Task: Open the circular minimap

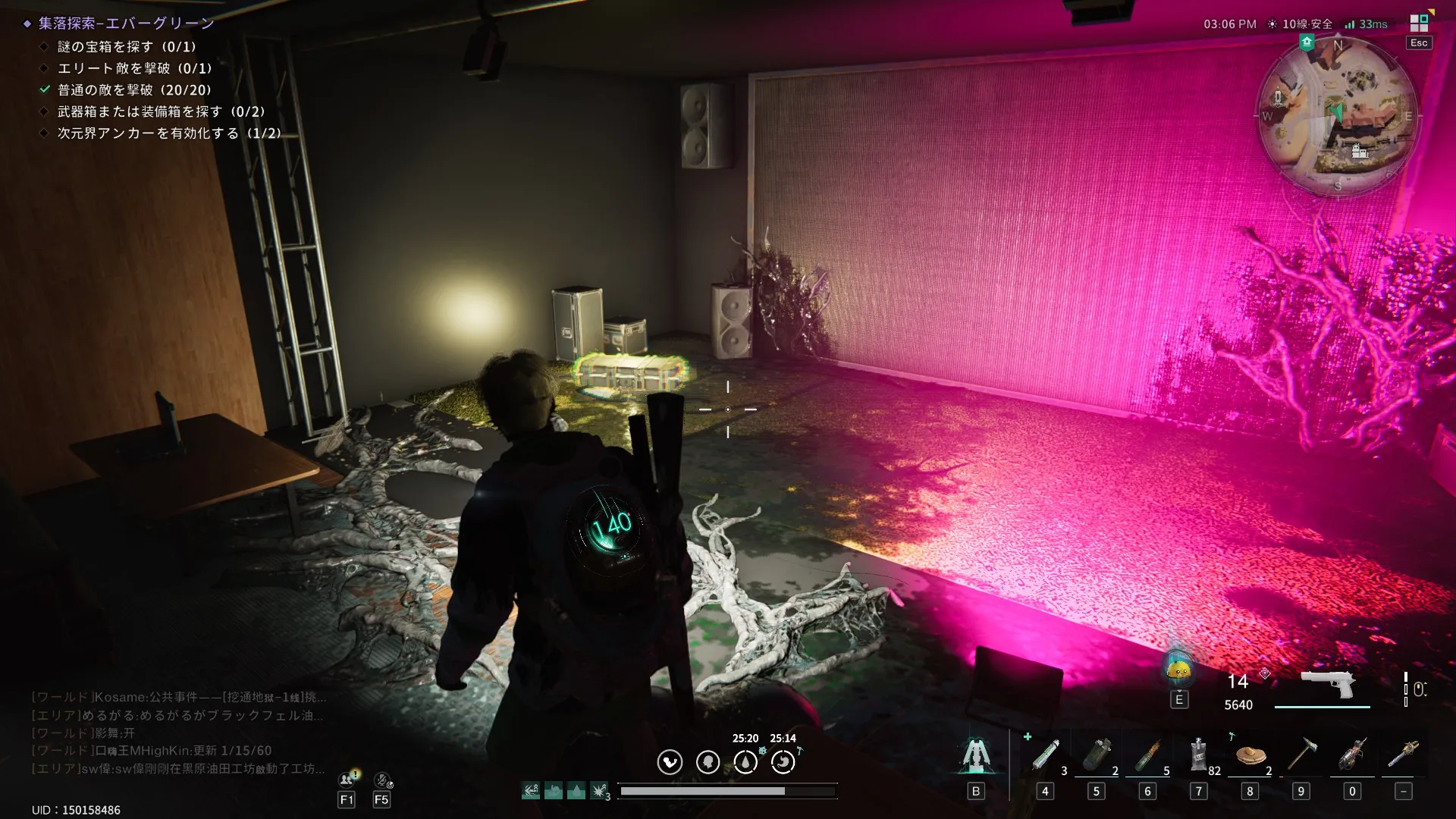Action: click(1337, 116)
